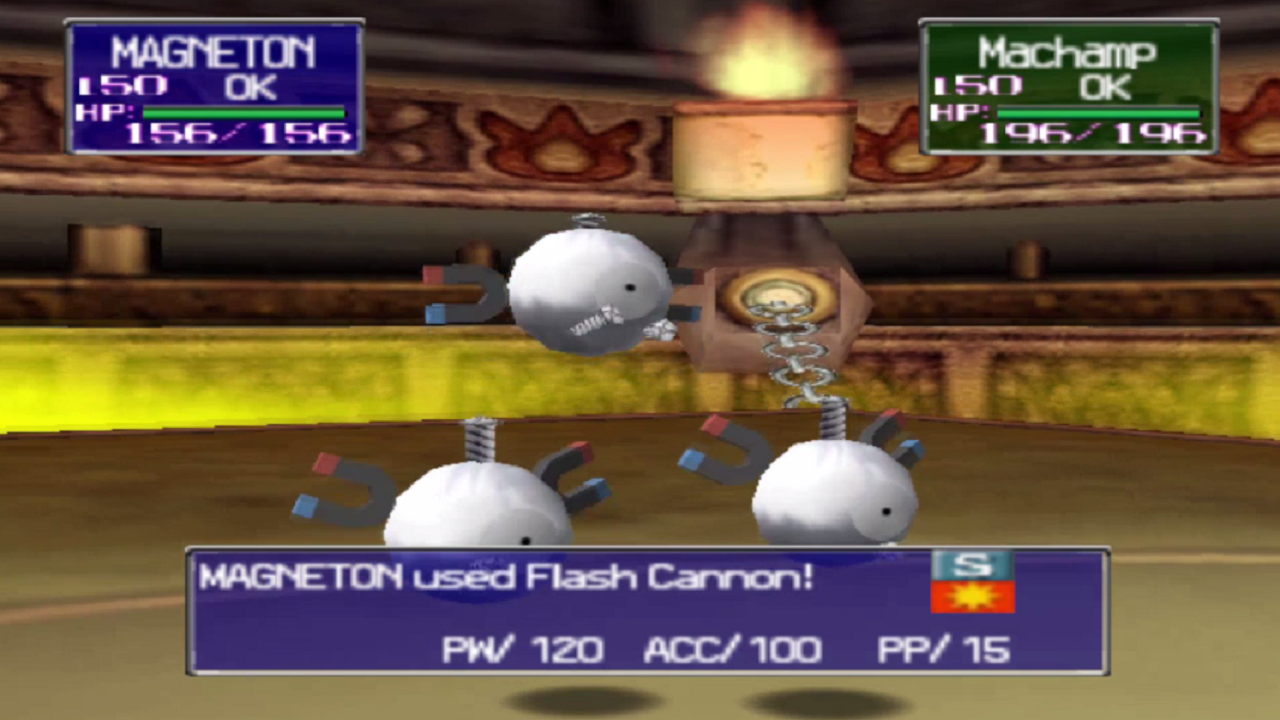Switch to MAGNETON's status panel
This screenshot has width=1280, height=720.
pyautogui.click(x=213, y=90)
